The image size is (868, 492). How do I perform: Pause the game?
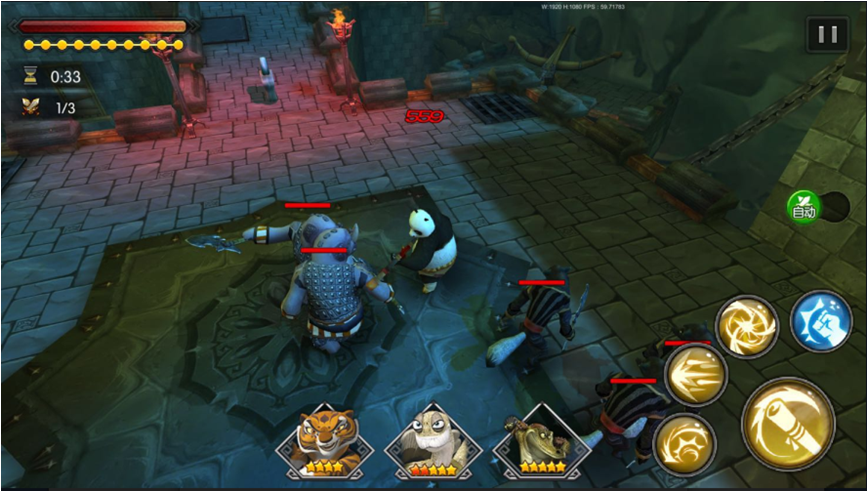[x=827, y=35]
